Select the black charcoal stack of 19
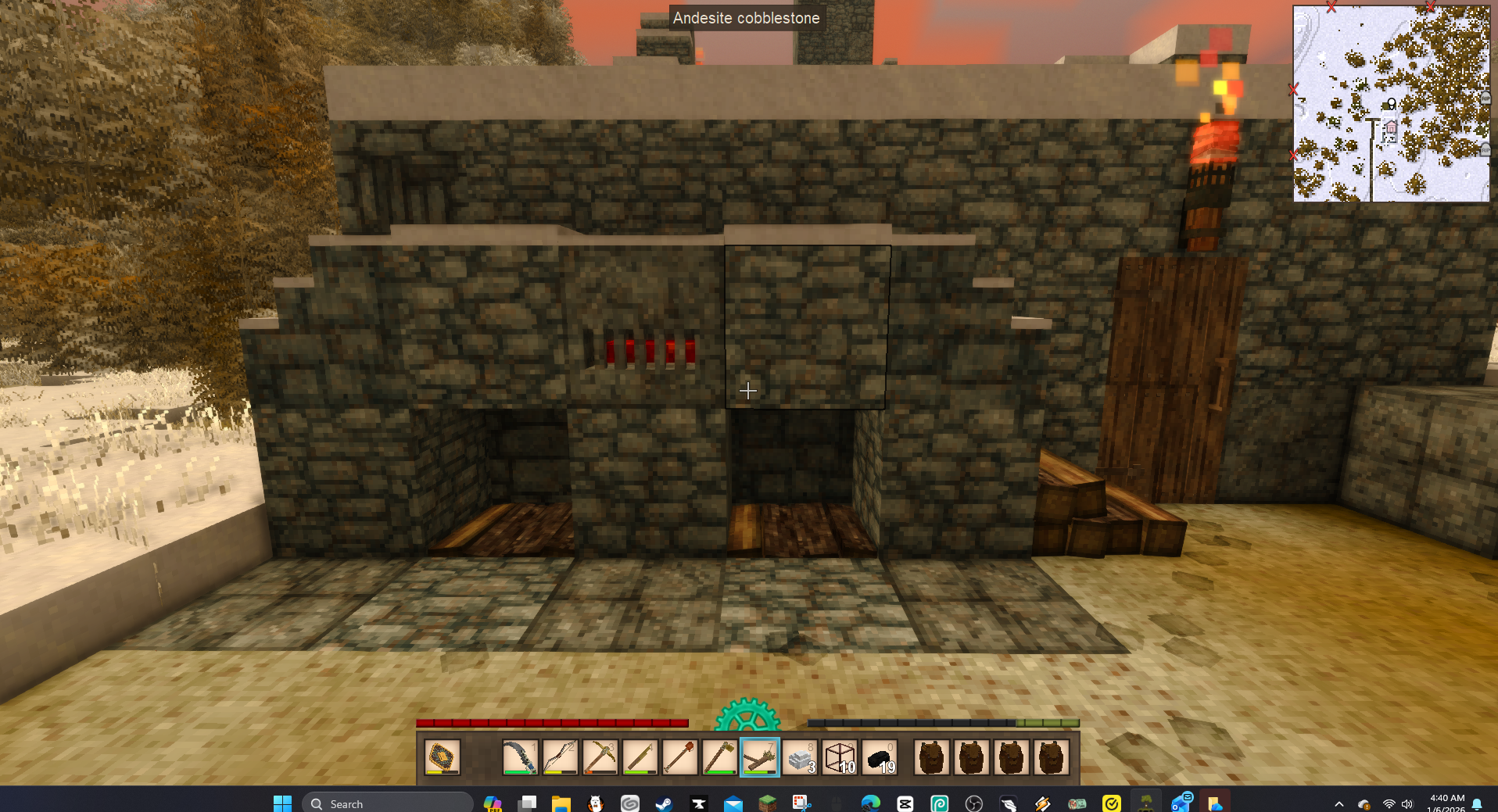 pyautogui.click(x=880, y=757)
